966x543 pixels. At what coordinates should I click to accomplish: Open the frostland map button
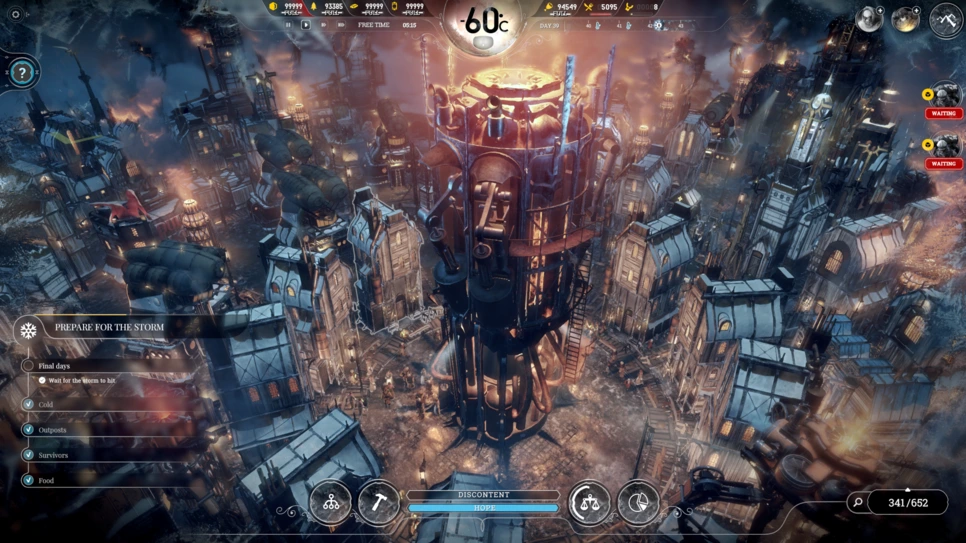coord(945,20)
